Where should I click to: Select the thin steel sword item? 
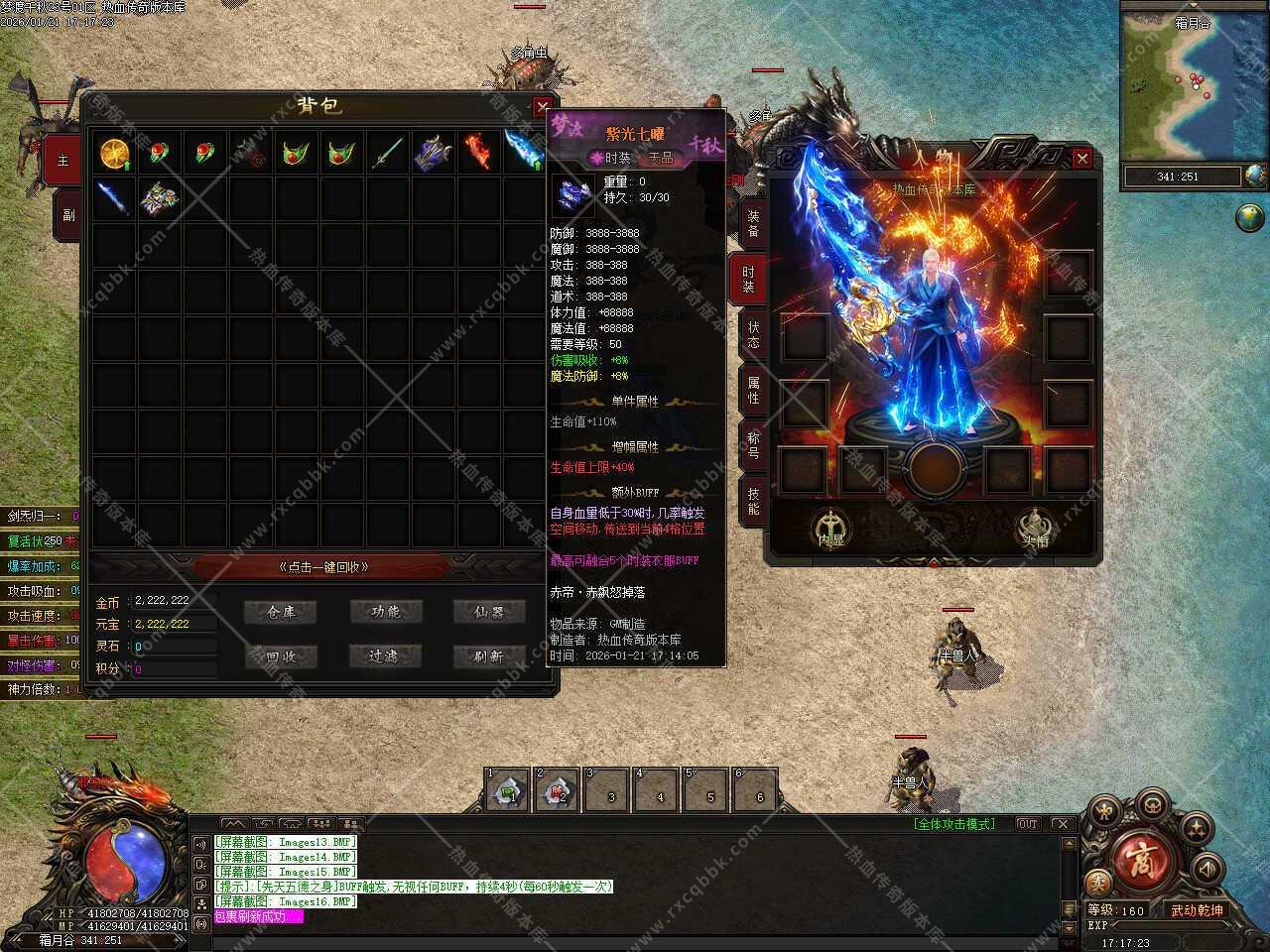(387, 154)
